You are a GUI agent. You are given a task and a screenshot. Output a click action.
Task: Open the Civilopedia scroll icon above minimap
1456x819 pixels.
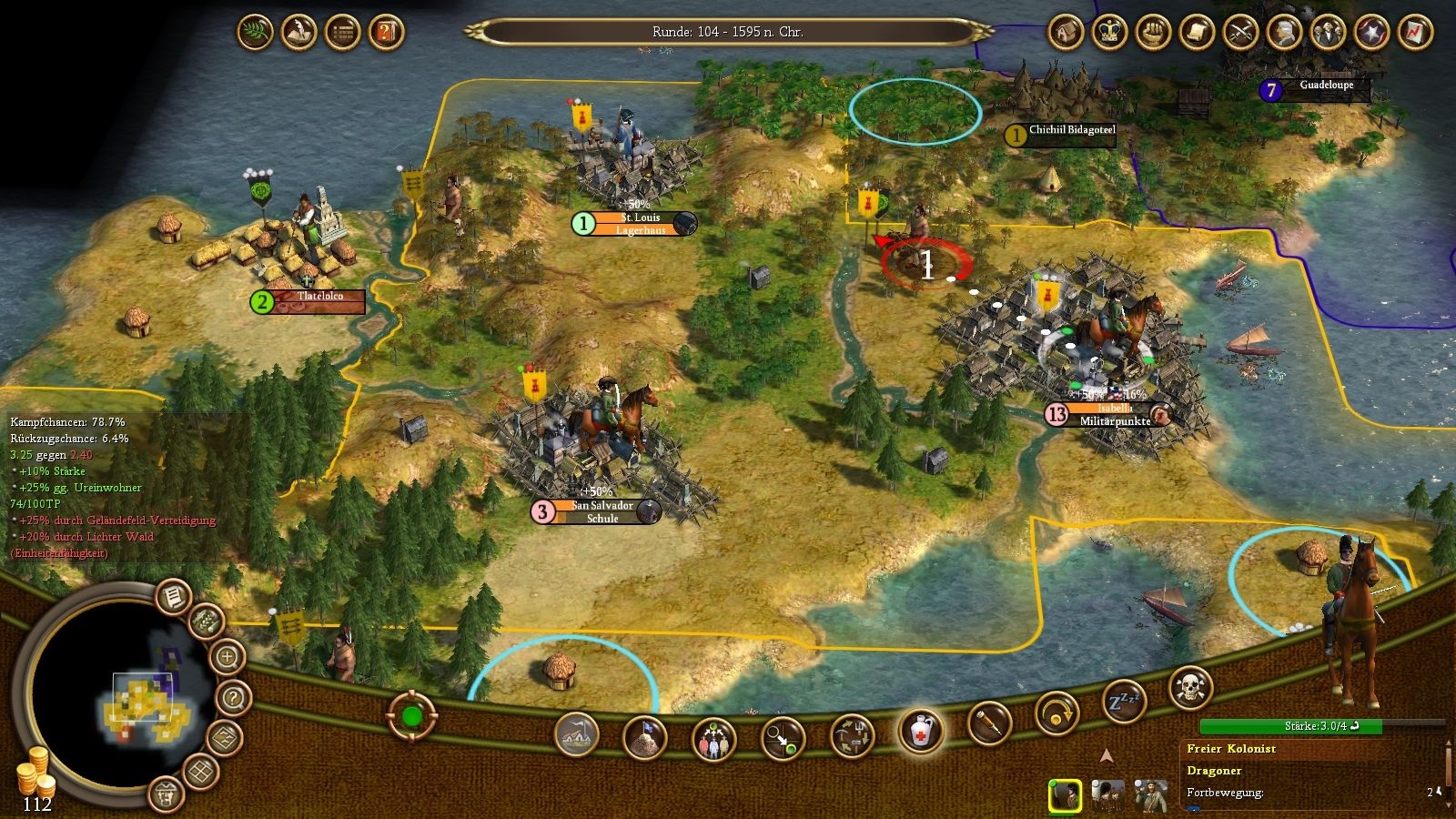171,599
